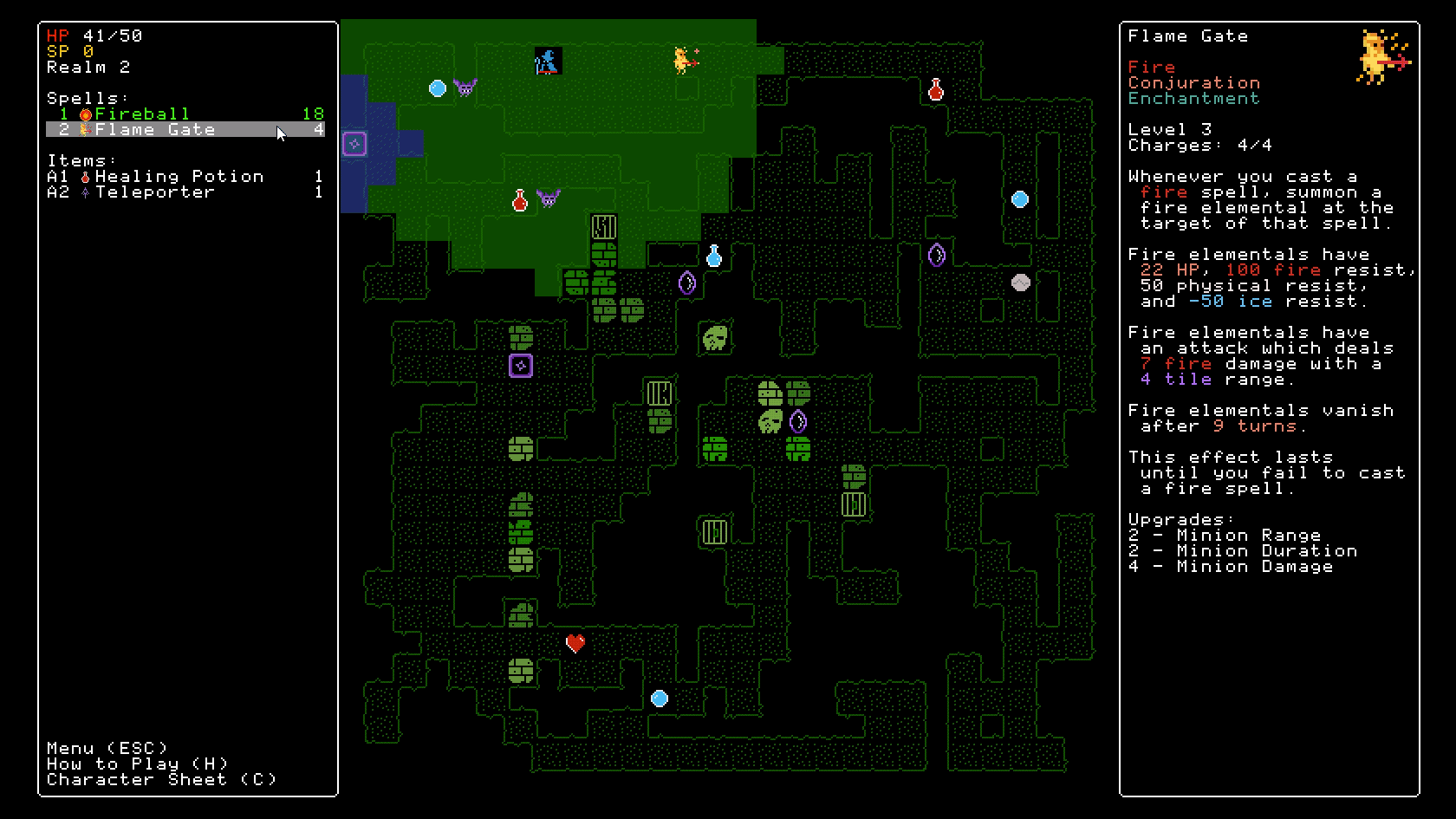
Task: Click the fire elemental sprite in Flame Gate panel
Action: (x=1378, y=54)
